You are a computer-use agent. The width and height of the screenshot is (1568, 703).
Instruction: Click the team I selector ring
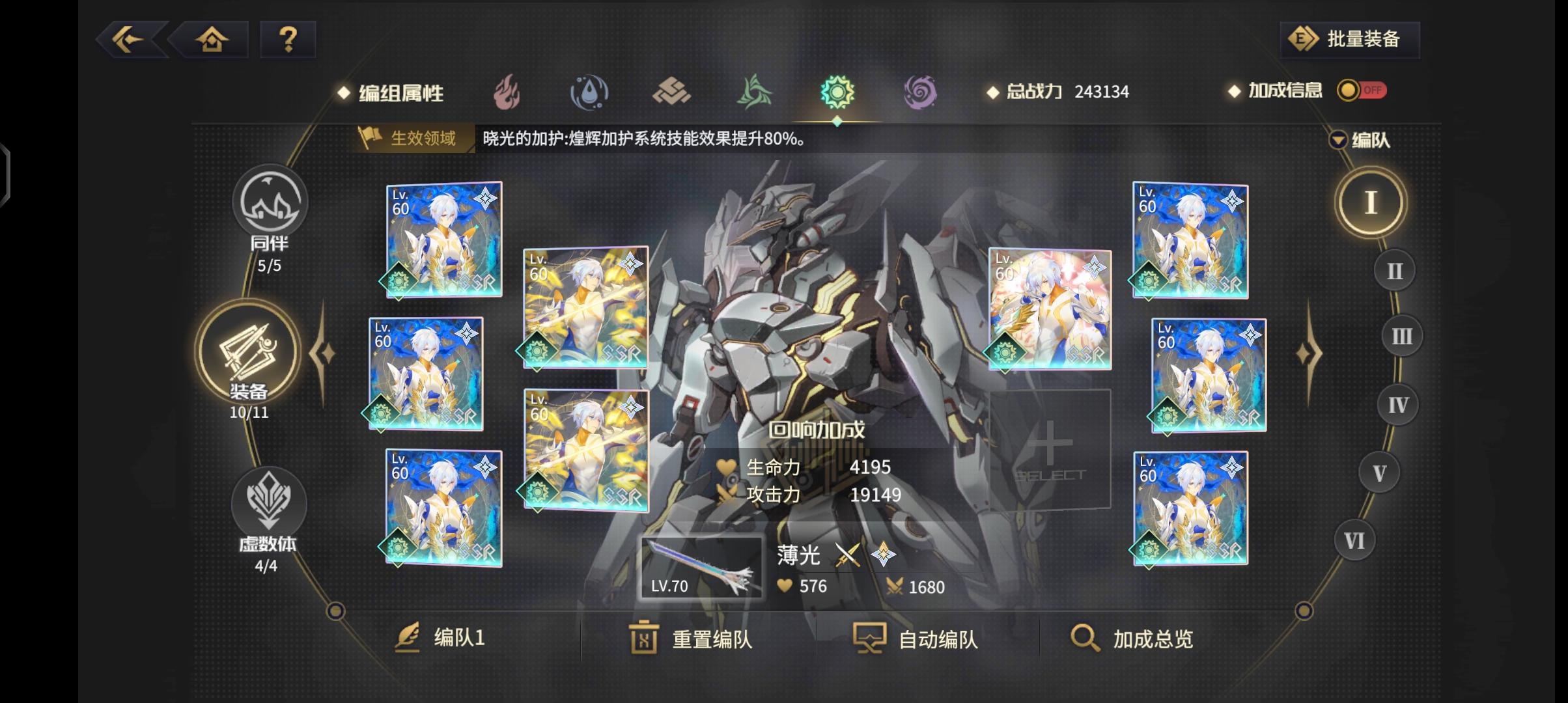(x=1369, y=202)
